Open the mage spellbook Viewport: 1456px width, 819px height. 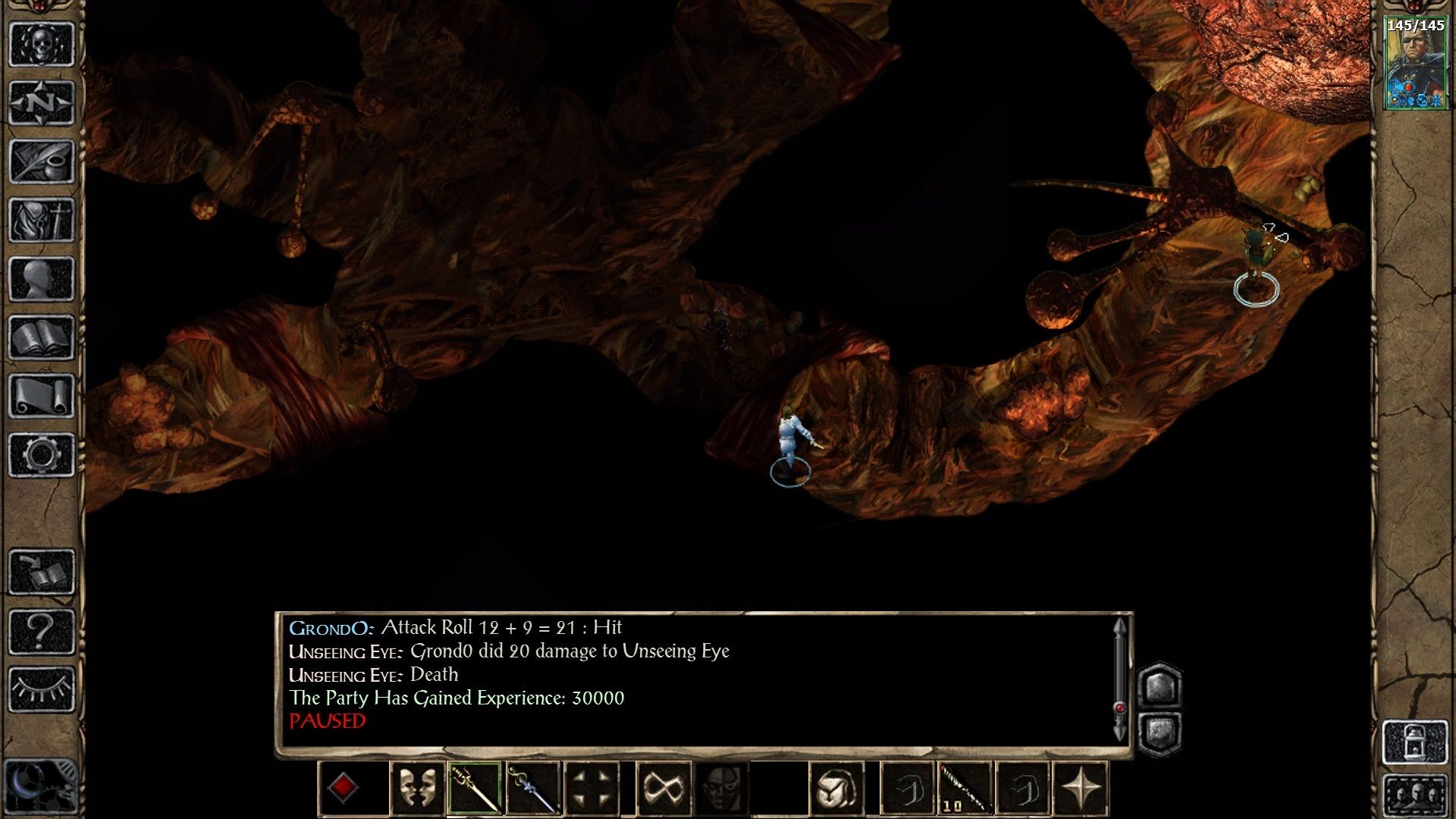coord(42,337)
